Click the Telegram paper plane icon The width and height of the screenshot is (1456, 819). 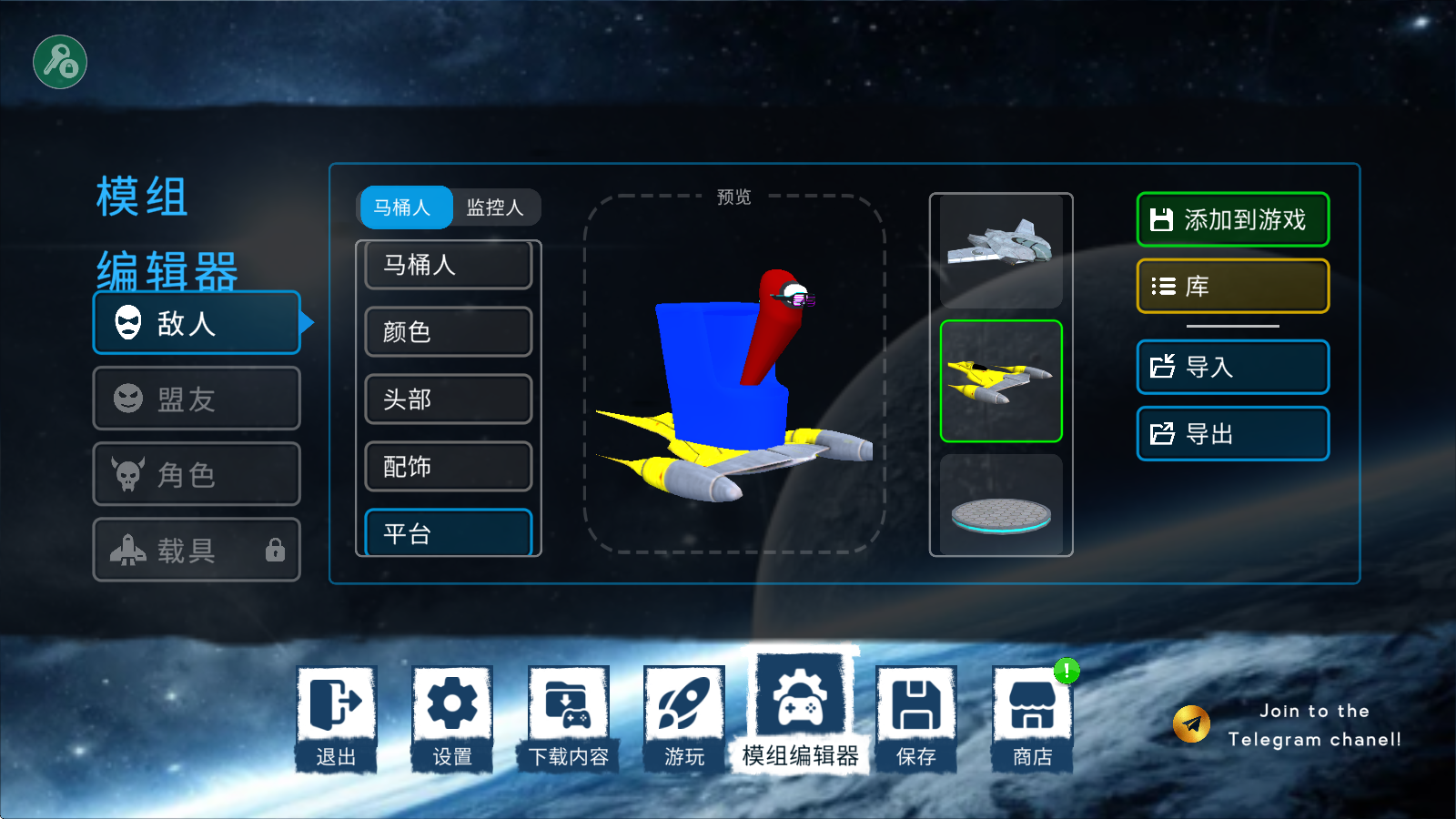pyautogui.click(x=1190, y=722)
